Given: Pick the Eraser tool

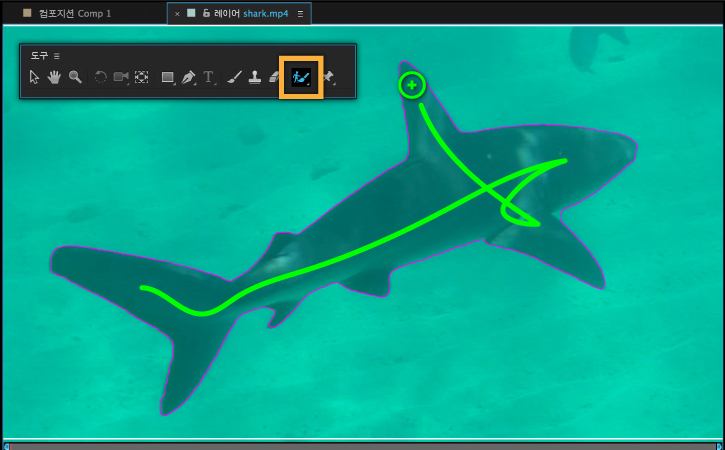Looking at the screenshot, I should [275, 77].
